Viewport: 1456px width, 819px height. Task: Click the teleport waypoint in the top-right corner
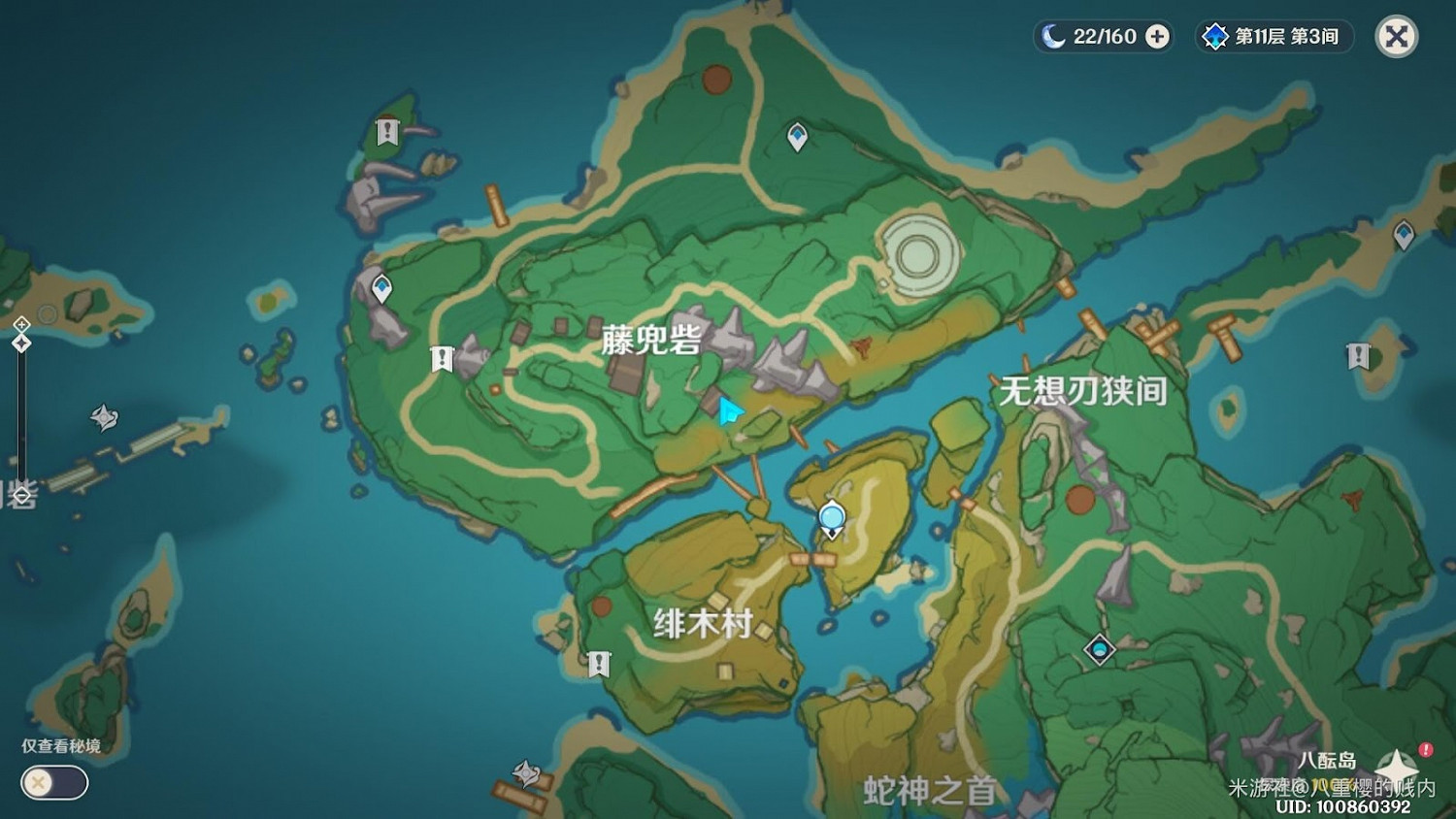pos(1402,234)
